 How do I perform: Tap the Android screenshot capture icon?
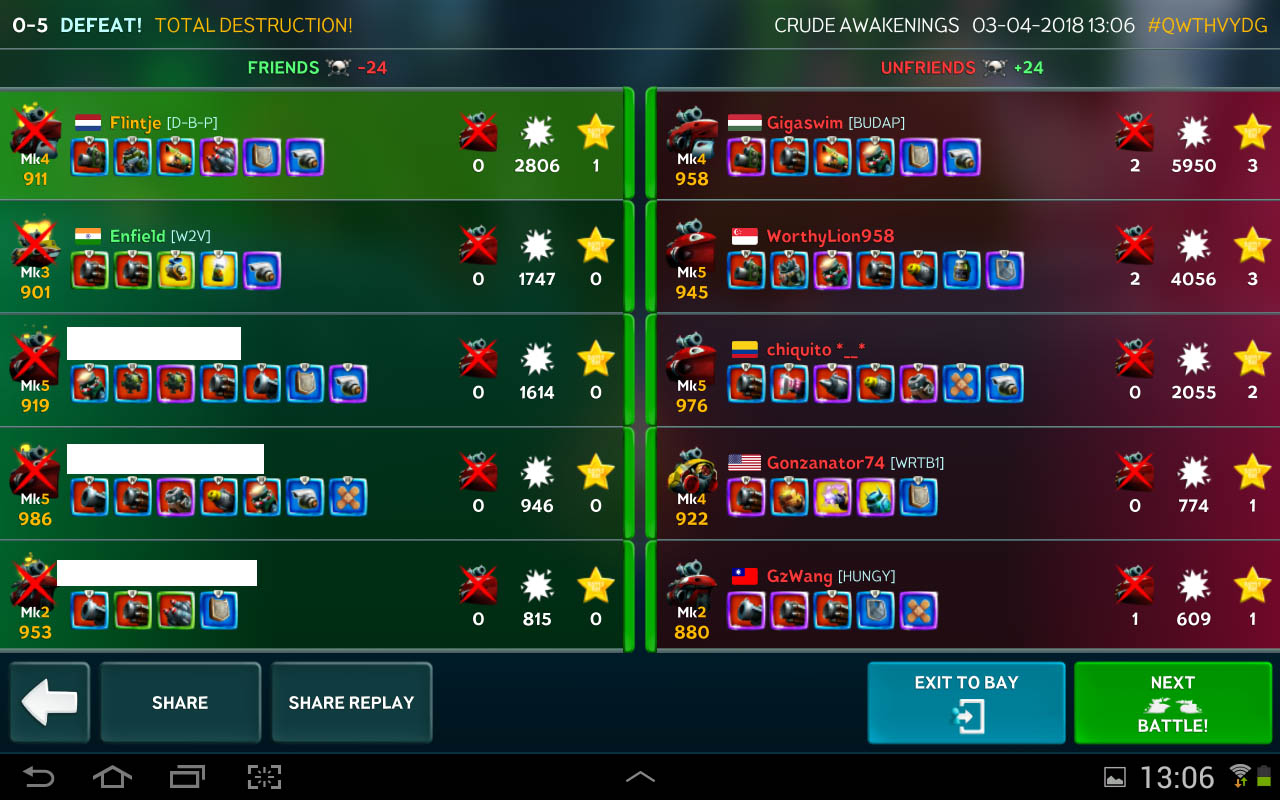(264, 776)
